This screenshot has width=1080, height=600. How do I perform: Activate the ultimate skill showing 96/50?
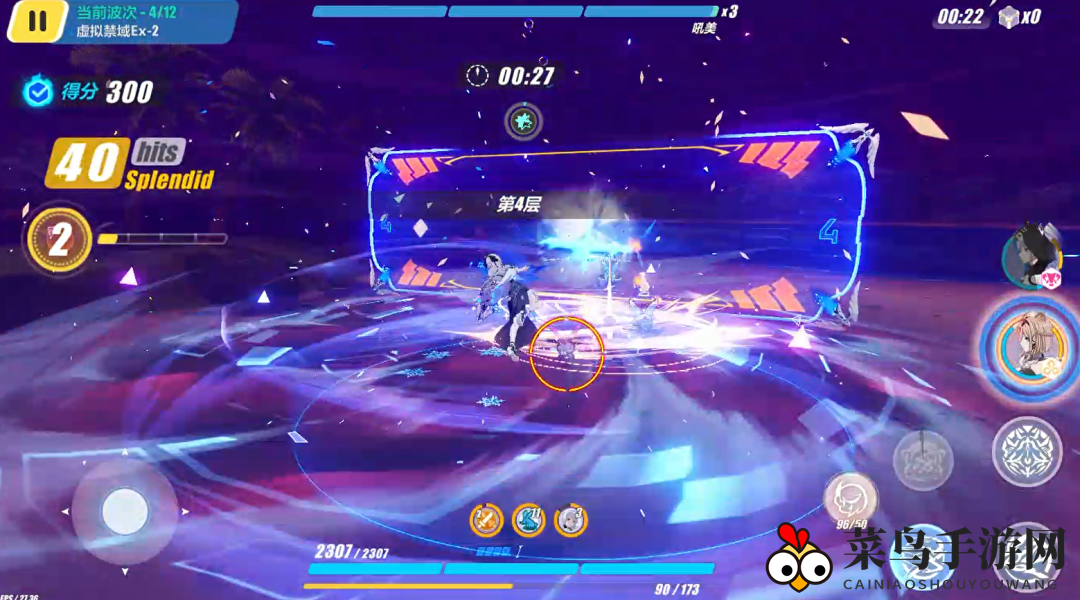850,497
